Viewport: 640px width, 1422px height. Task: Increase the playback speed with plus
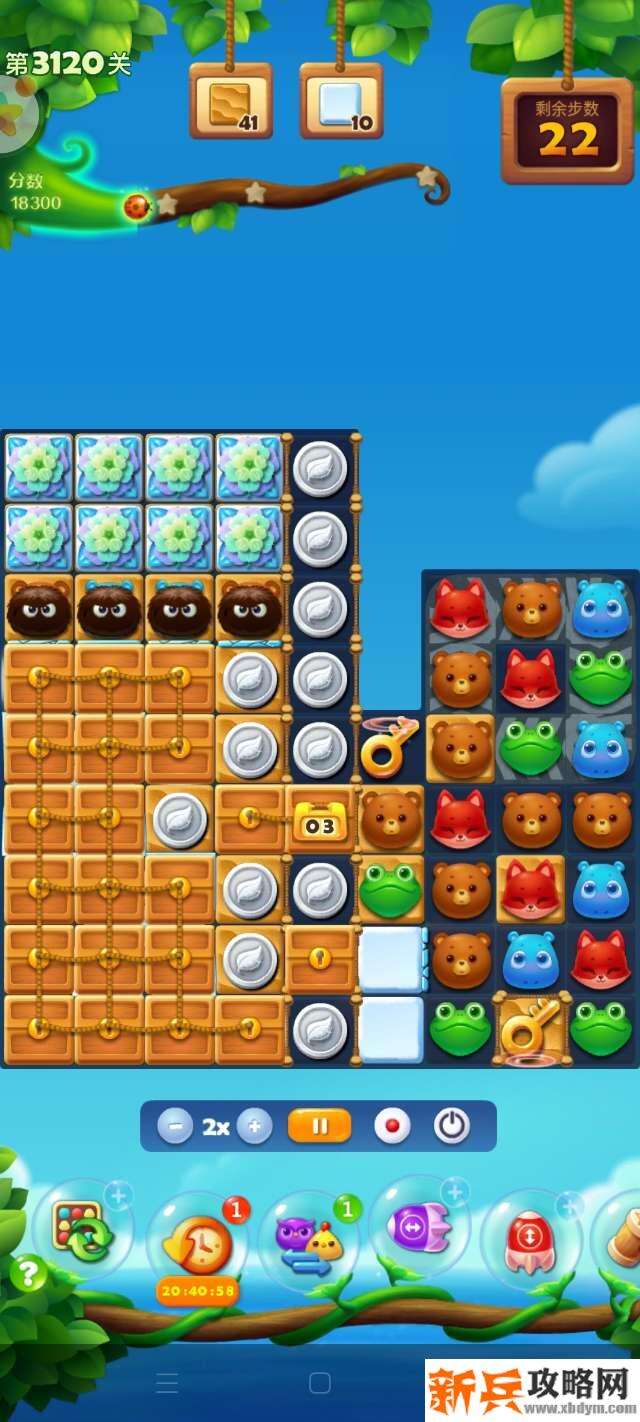pos(254,1127)
